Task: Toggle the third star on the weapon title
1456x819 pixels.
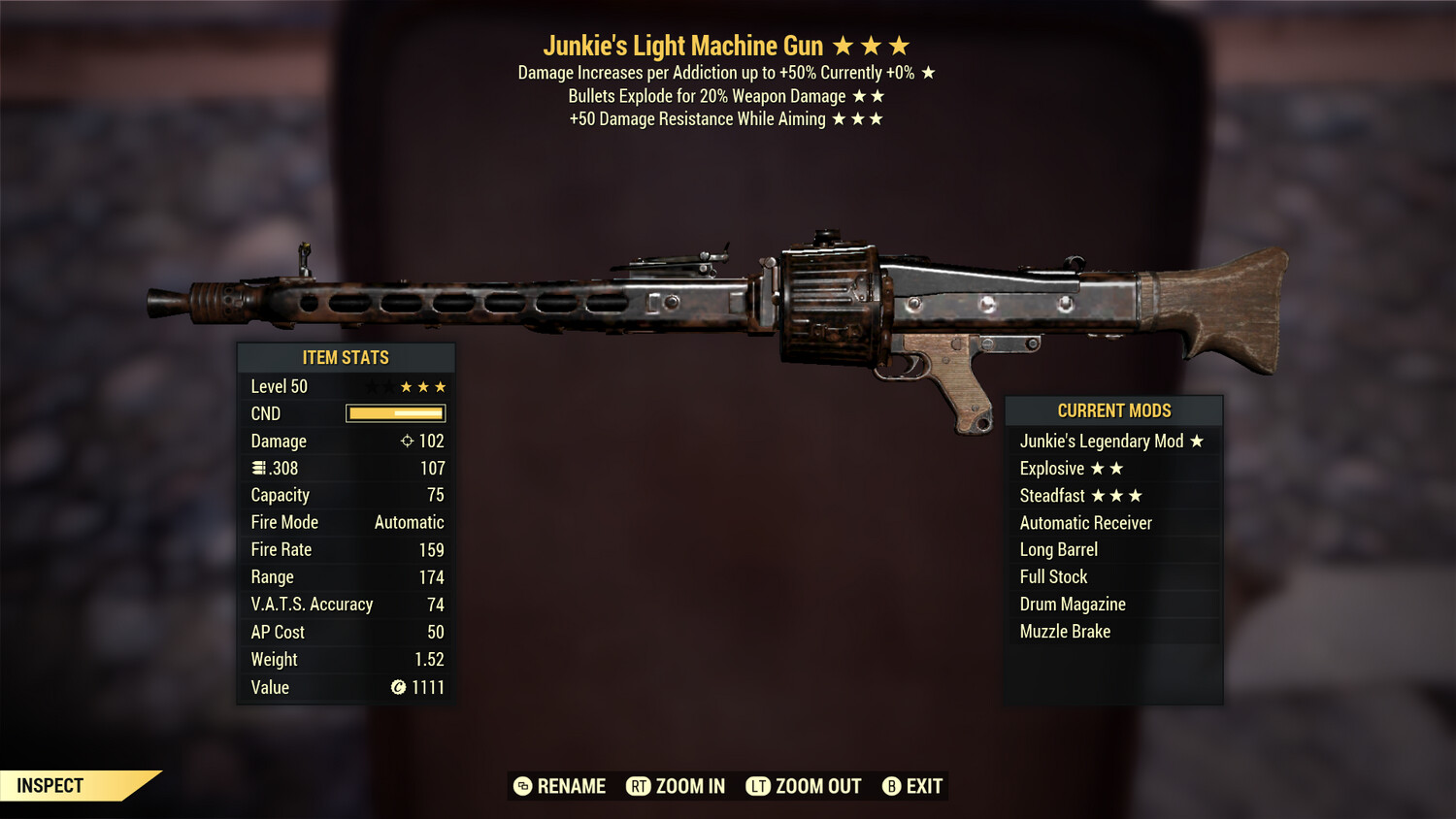Action: click(898, 45)
